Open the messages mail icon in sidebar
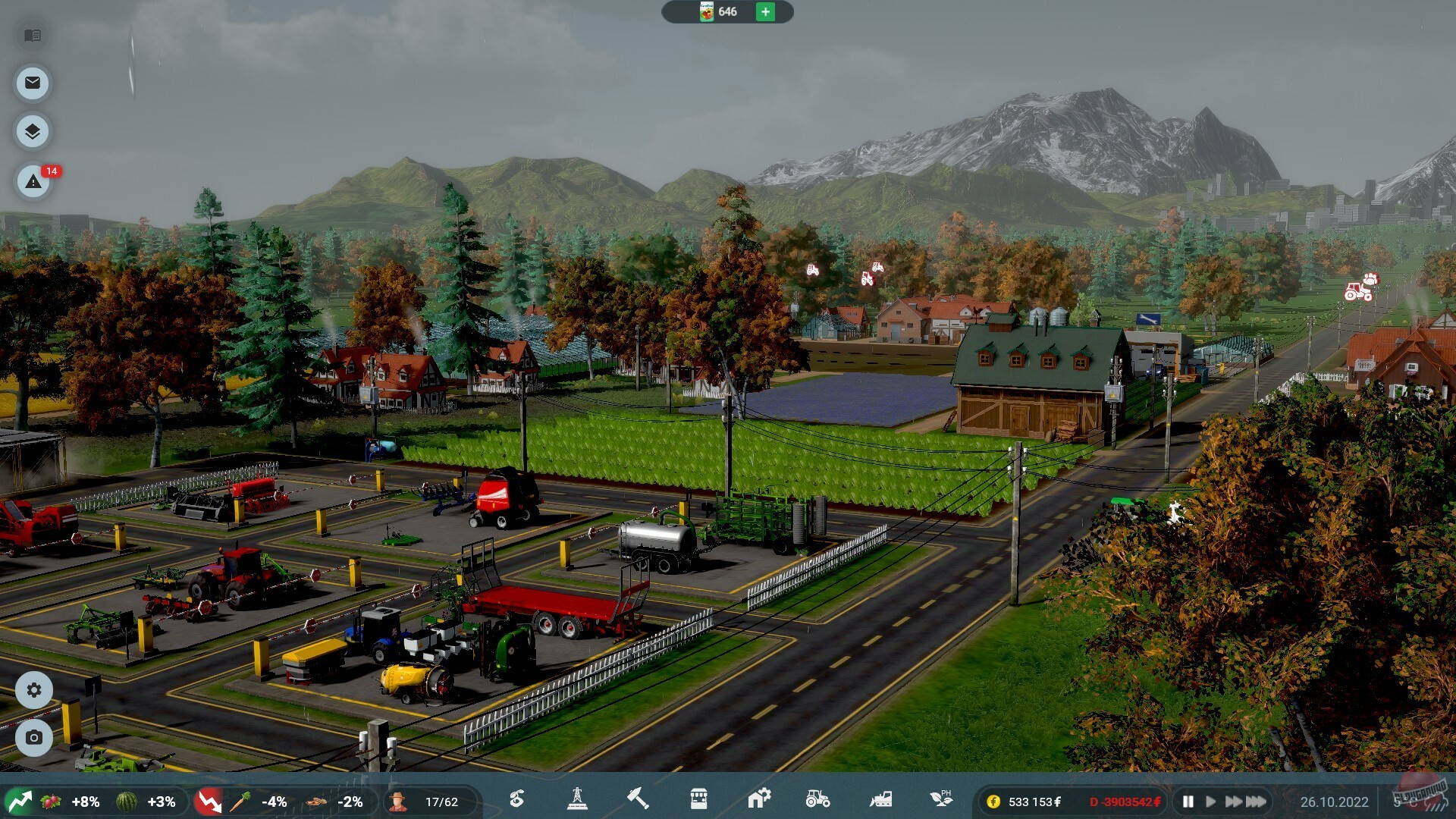This screenshot has width=1456, height=819. pyautogui.click(x=32, y=83)
